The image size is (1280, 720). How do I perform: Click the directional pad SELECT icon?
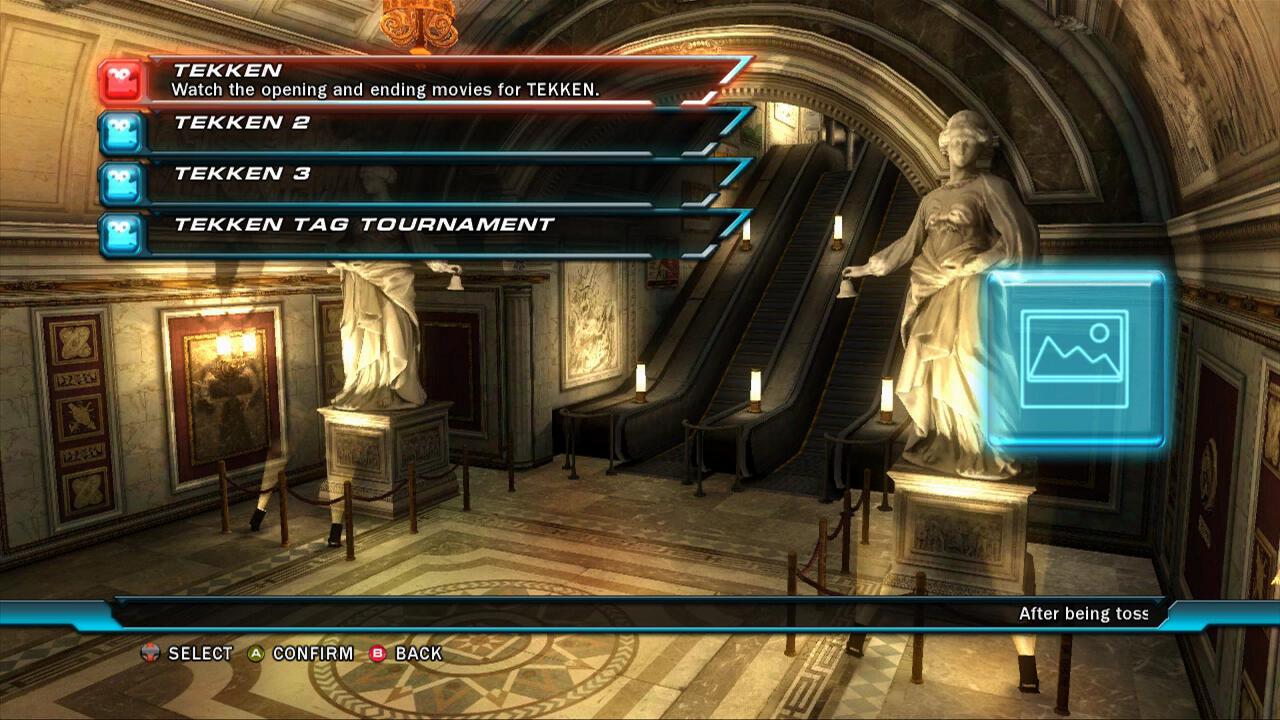pos(152,653)
